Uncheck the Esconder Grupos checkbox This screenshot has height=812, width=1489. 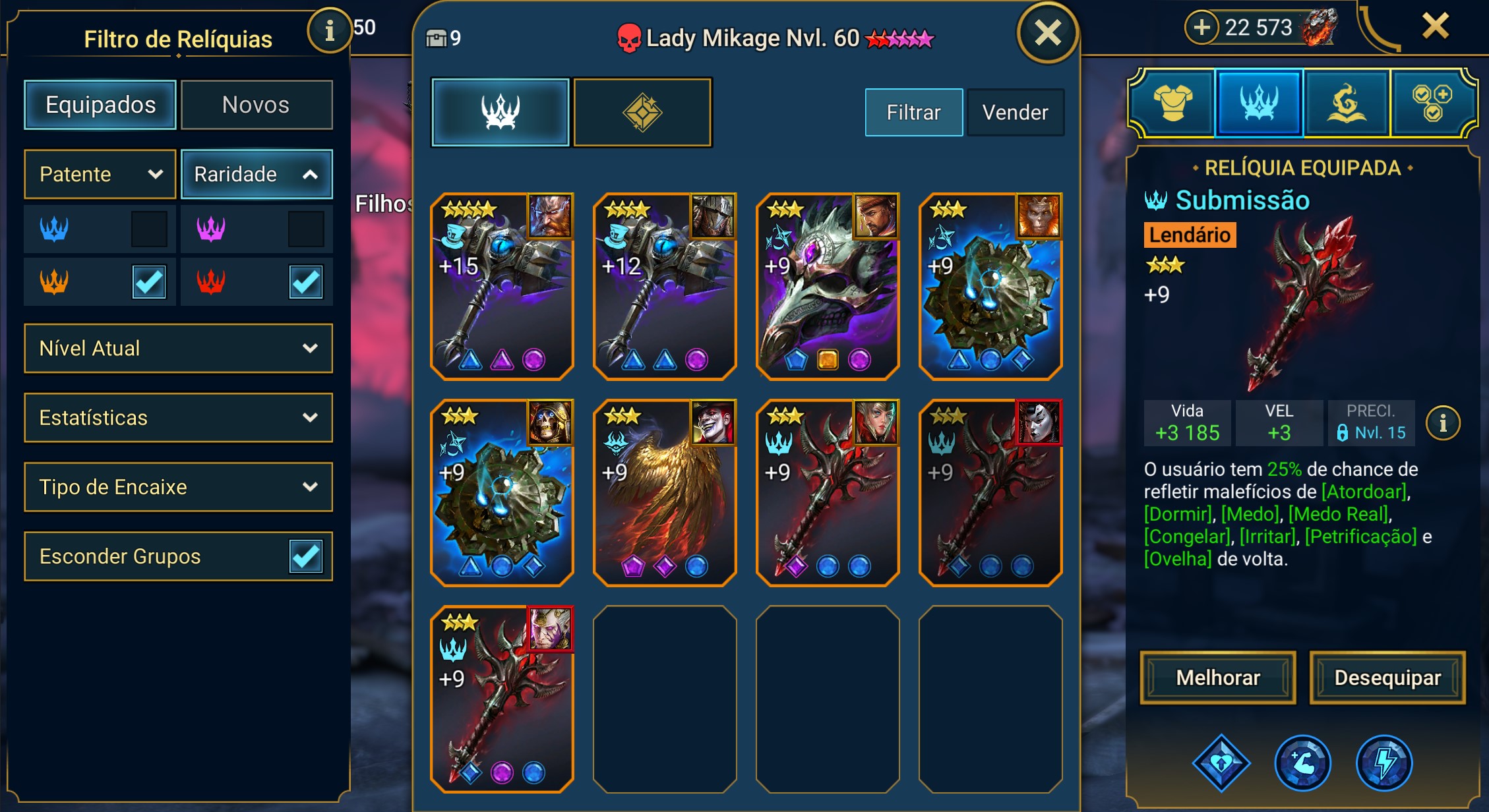306,556
